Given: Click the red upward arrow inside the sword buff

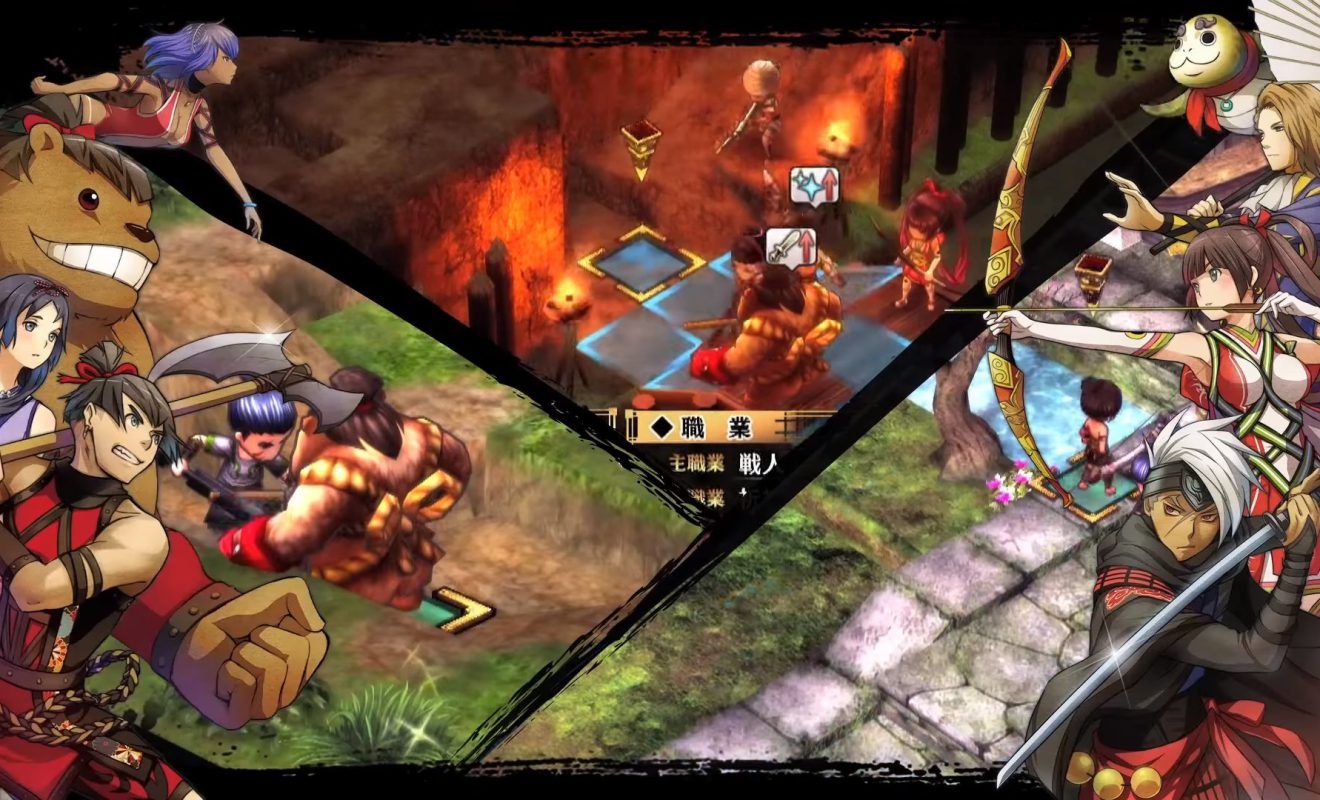Looking at the screenshot, I should [807, 246].
